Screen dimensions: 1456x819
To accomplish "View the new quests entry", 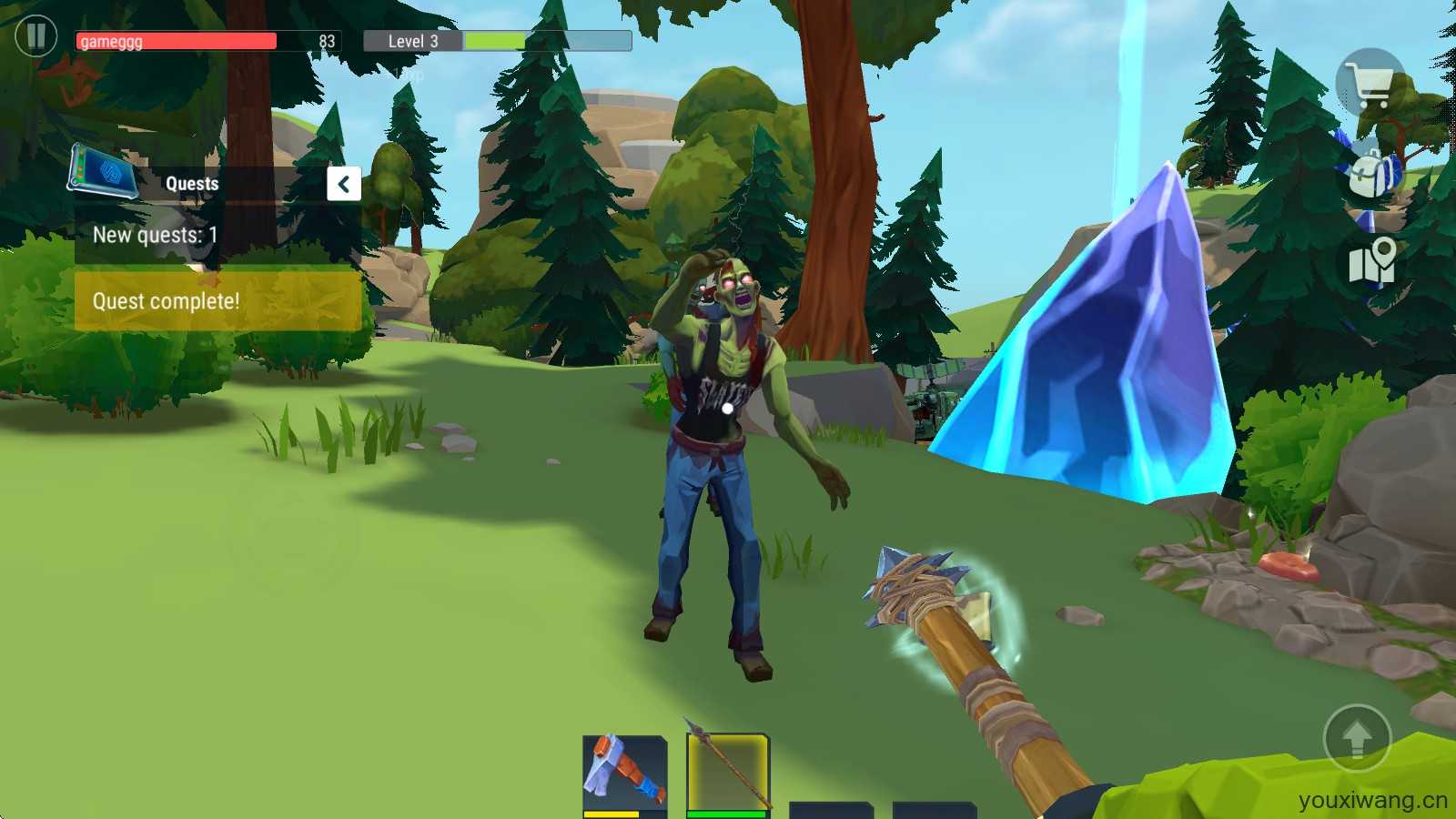I will click(155, 235).
